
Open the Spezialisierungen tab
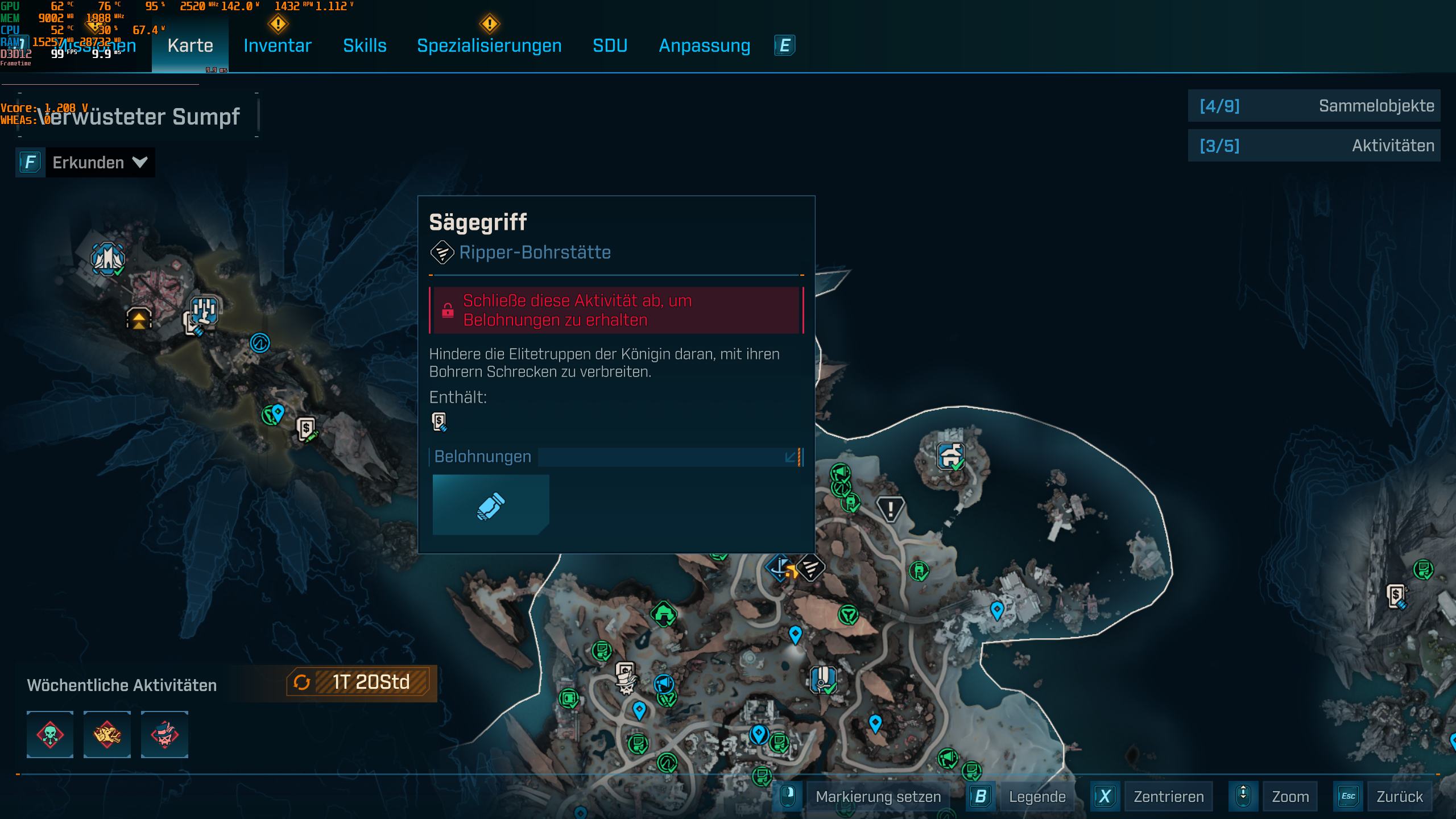coord(490,45)
